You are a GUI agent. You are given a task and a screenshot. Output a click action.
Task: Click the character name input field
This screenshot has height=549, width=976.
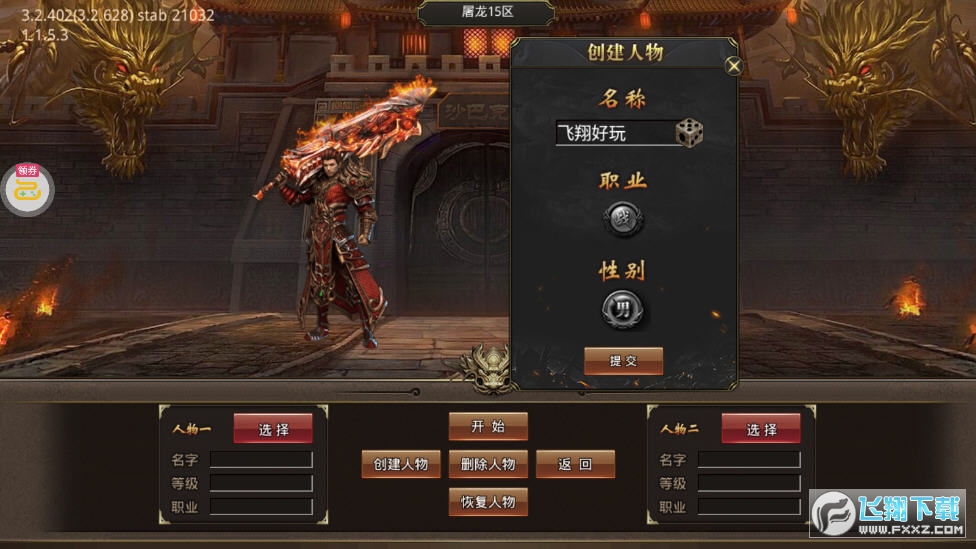pyautogui.click(x=614, y=133)
